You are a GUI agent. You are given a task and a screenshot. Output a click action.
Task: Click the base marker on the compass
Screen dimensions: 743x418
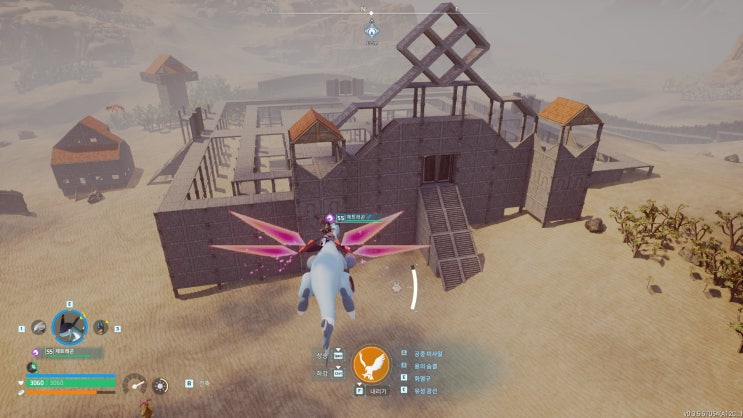click(372, 30)
